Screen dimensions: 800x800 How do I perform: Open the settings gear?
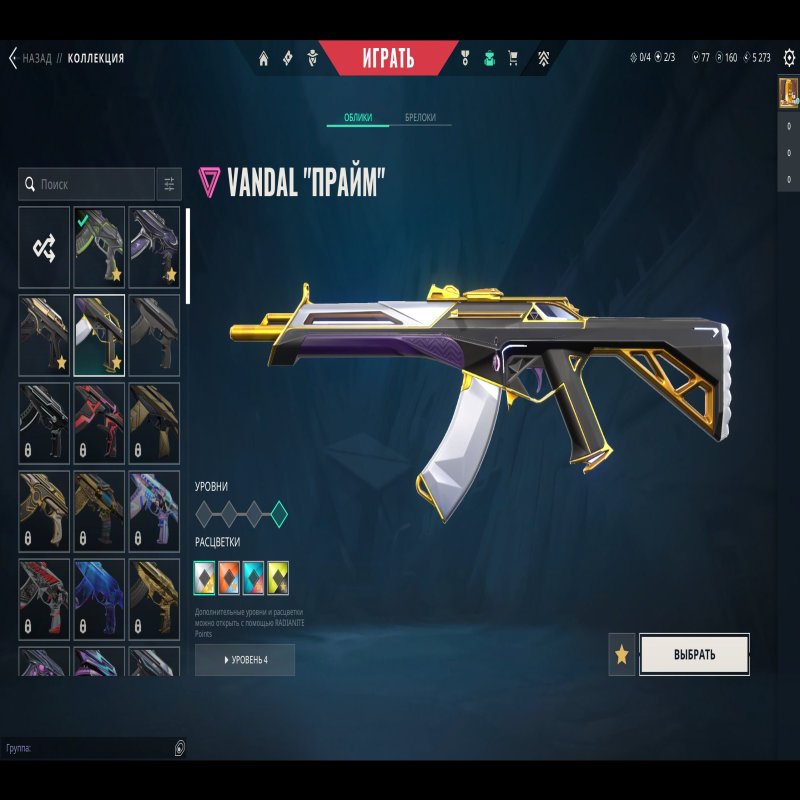click(789, 57)
